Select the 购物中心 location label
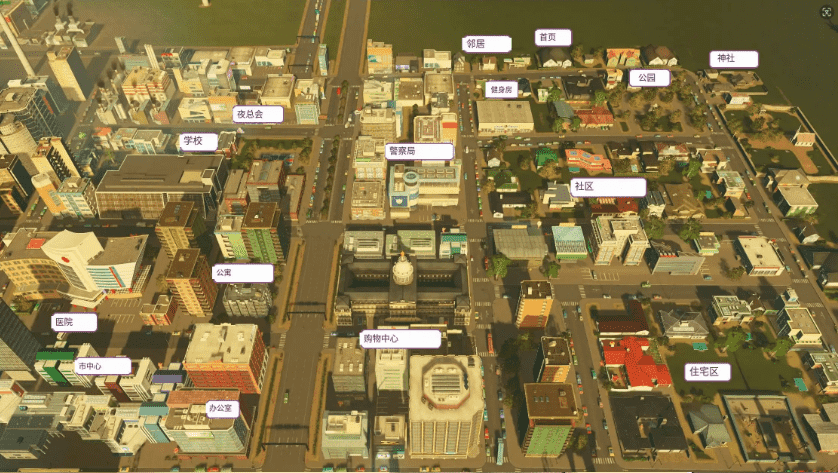The height and width of the screenshot is (473, 838). (x=399, y=339)
